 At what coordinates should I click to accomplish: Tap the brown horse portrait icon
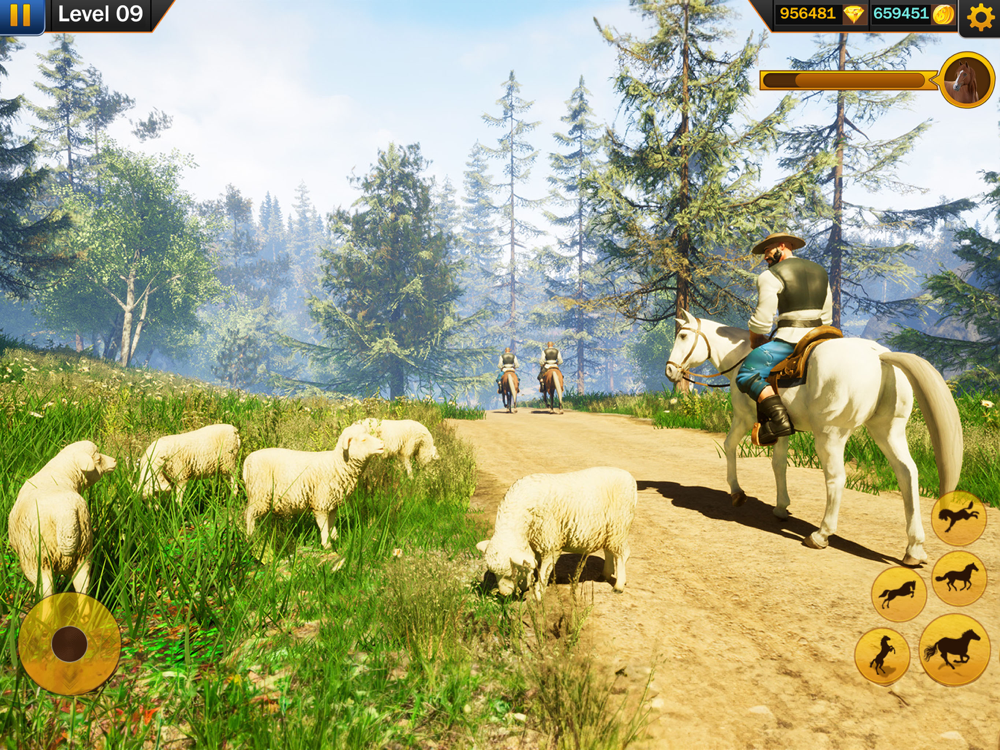(966, 80)
